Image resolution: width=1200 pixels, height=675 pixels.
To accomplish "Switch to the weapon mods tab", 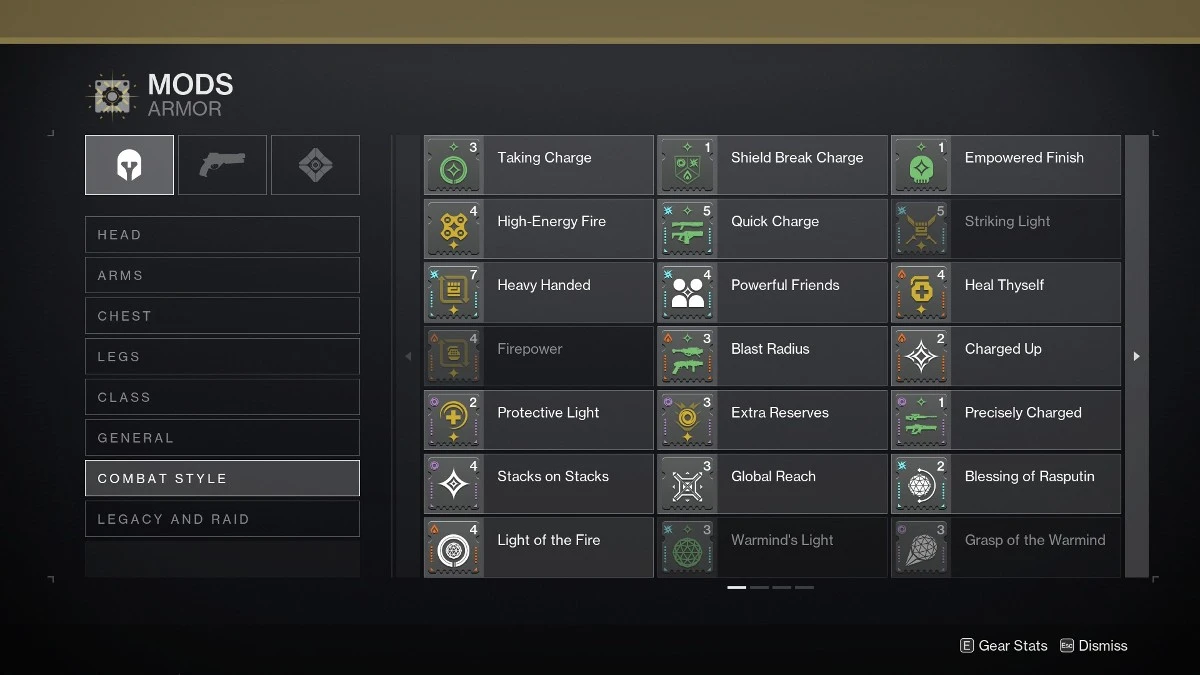I will (222, 165).
